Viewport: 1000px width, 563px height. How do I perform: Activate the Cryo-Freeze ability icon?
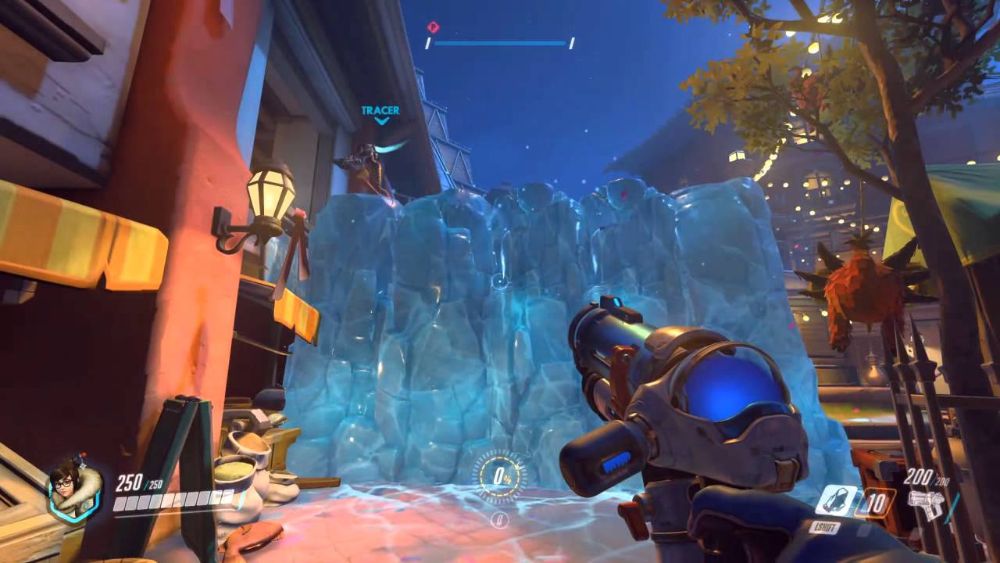tap(836, 499)
